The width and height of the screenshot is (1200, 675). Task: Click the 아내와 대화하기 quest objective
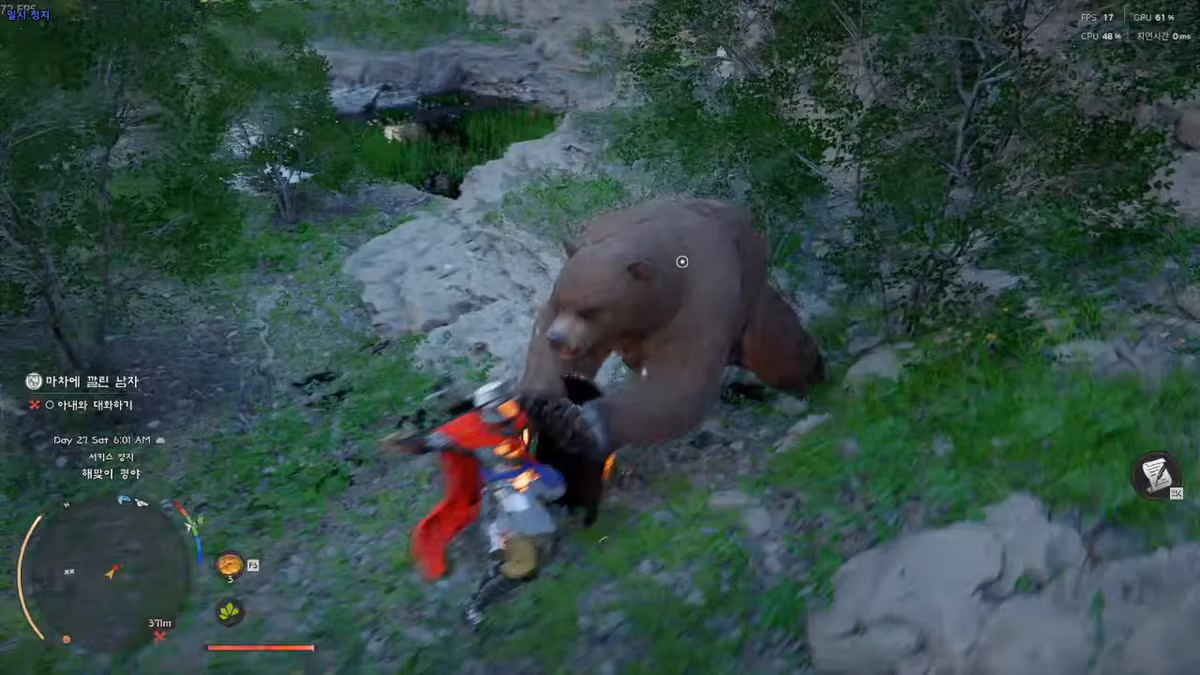pyautogui.click(x=88, y=405)
